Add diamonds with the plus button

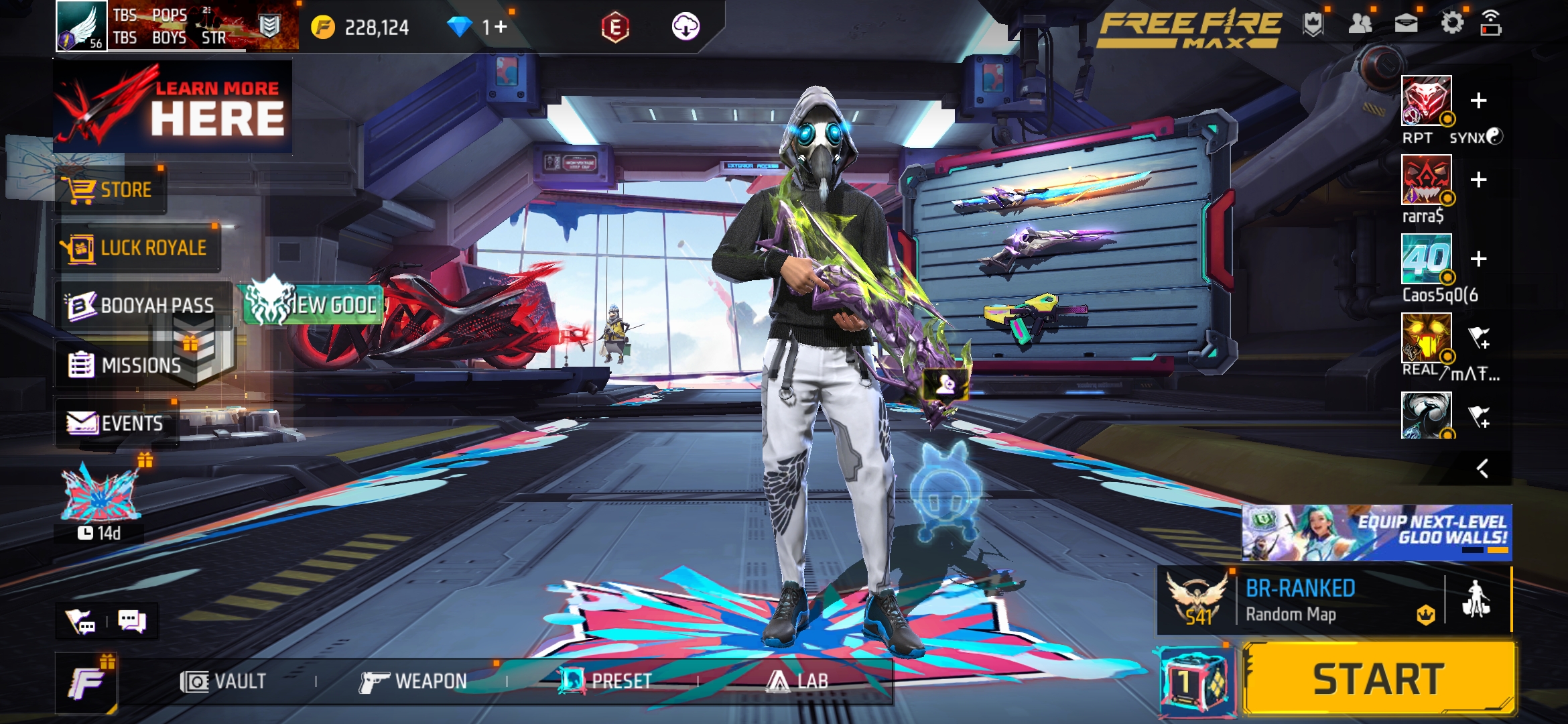501,27
